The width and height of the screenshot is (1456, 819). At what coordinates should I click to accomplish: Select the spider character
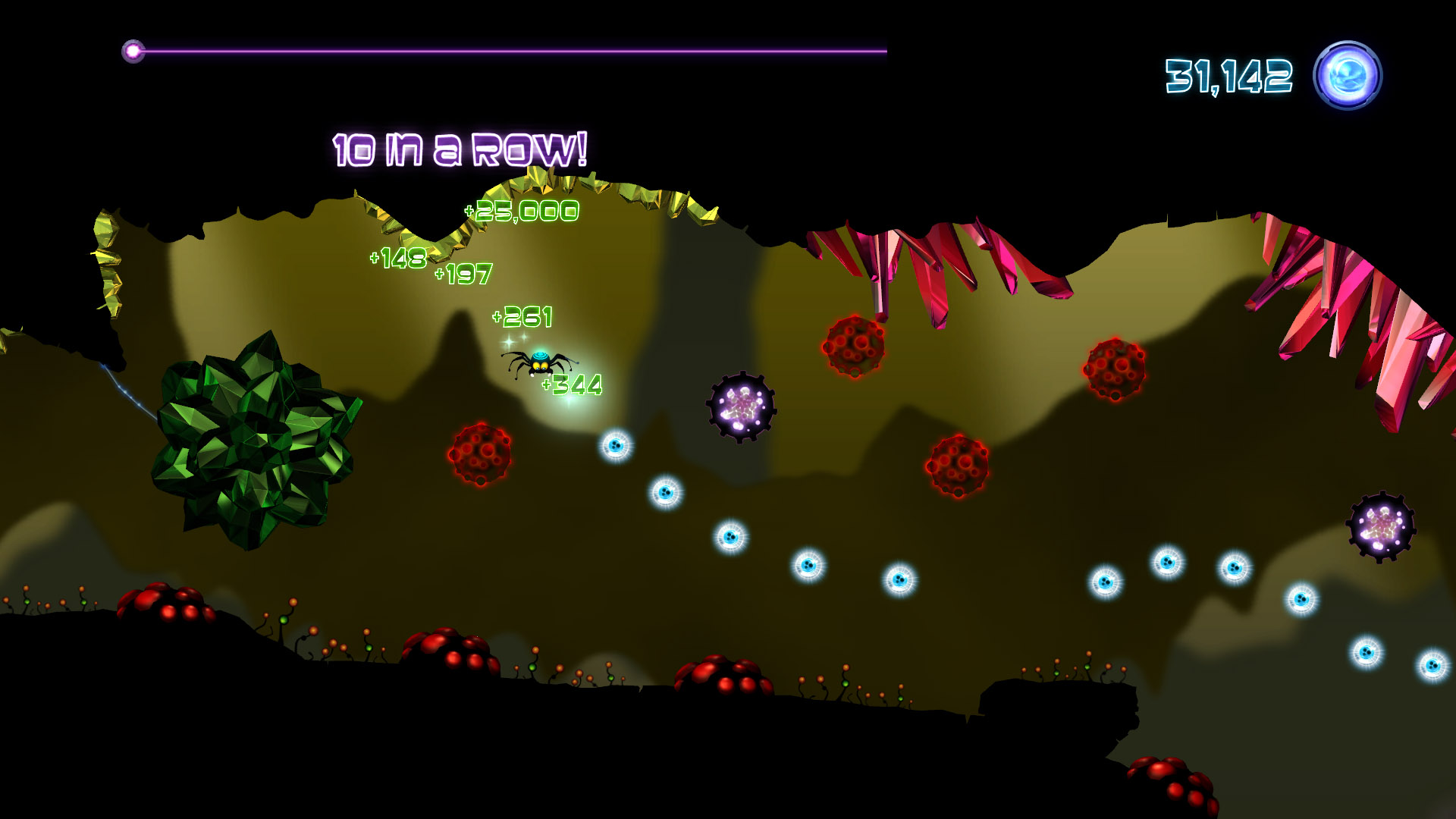(538, 362)
